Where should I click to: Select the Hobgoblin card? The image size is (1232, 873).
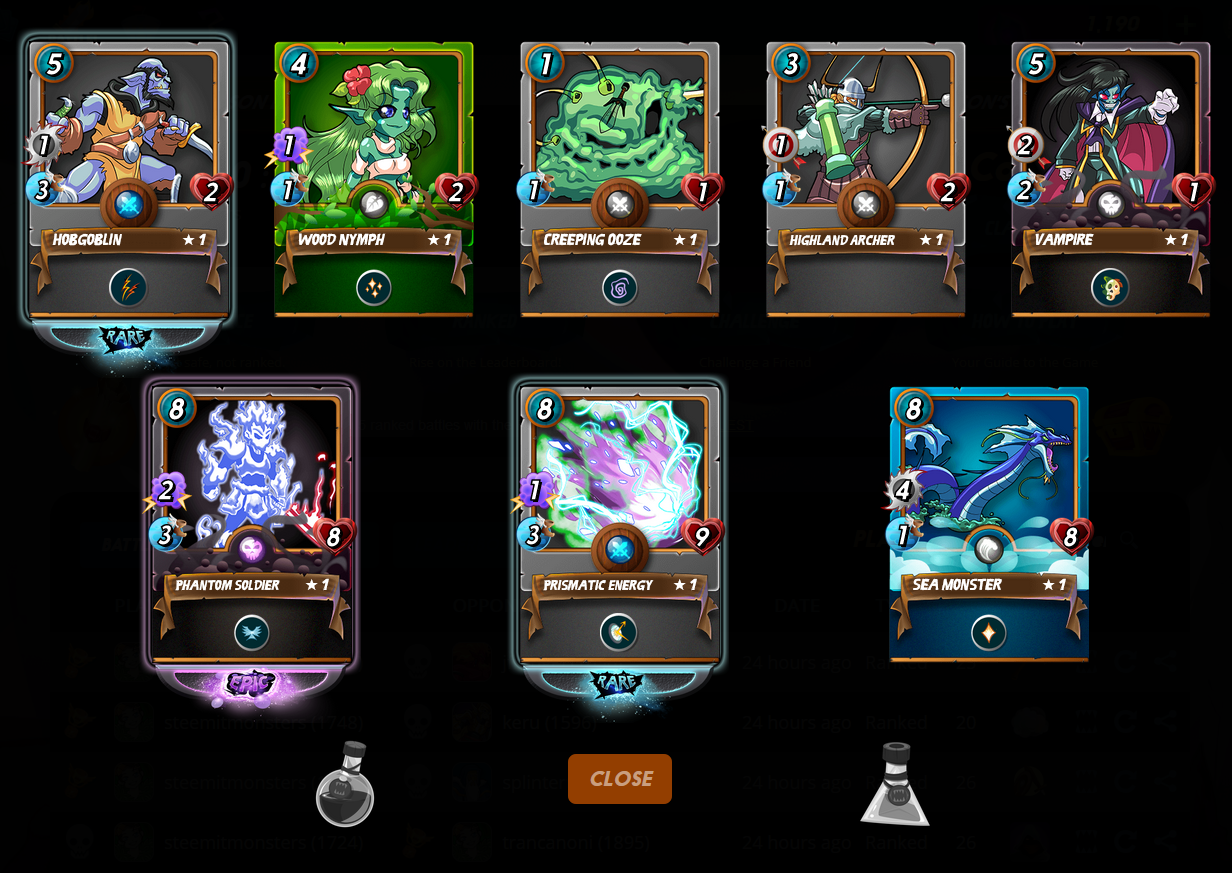point(128,180)
